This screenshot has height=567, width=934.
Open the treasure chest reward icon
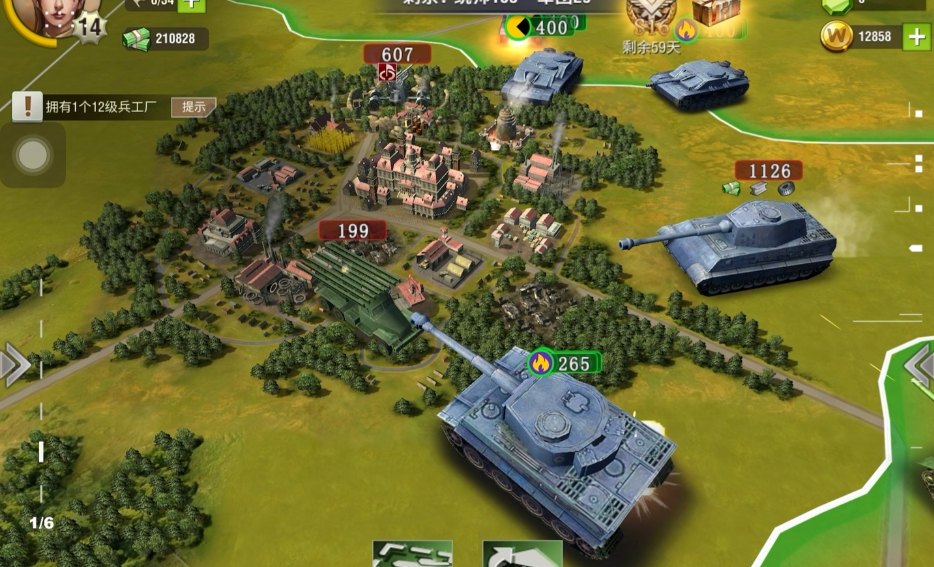click(716, 11)
